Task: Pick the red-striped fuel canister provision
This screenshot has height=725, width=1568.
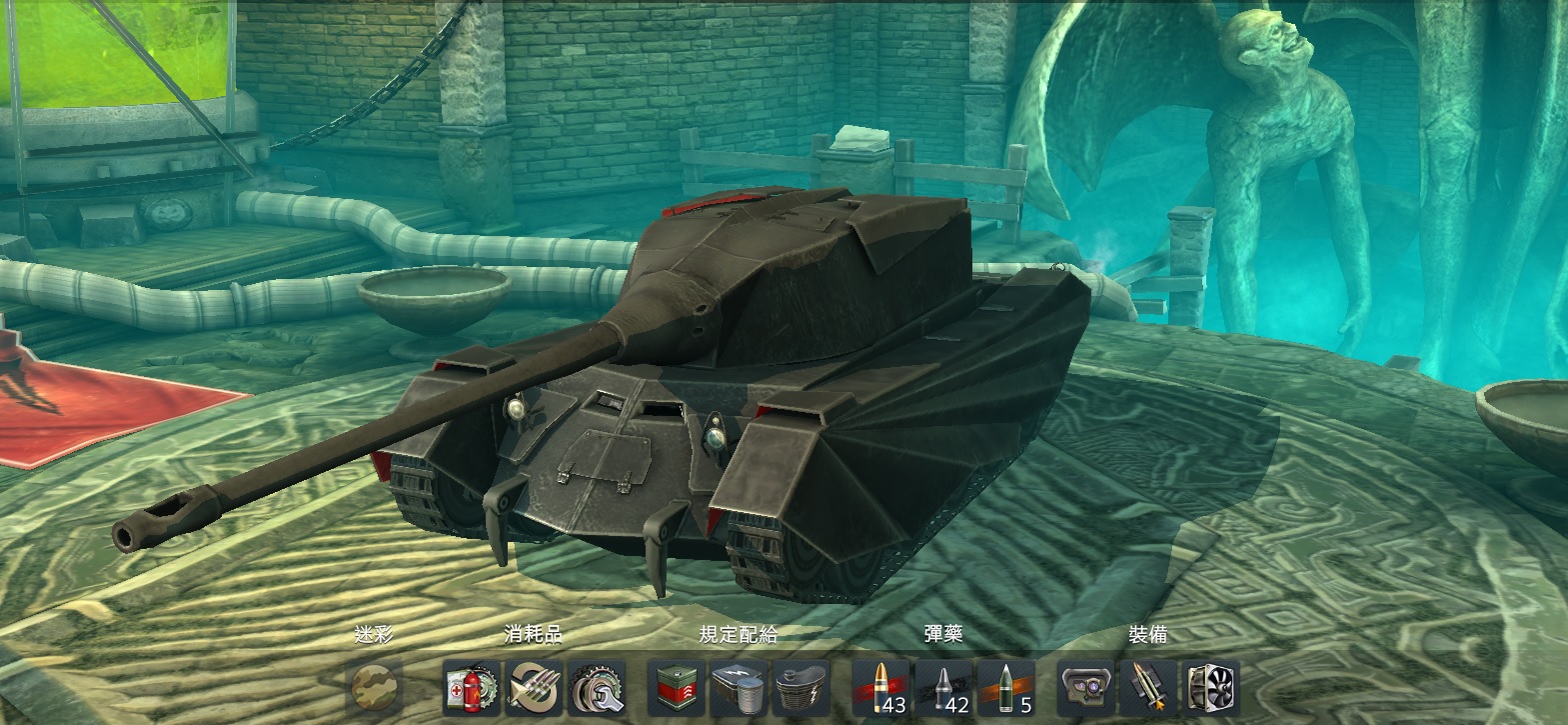Action: pyautogui.click(x=677, y=688)
